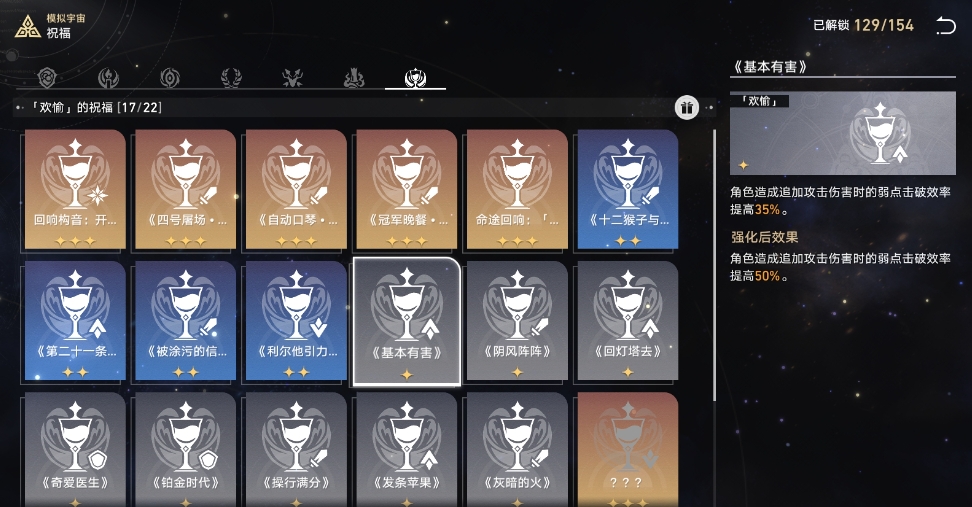The image size is (972, 507).
Task: Click the locked ??? blessing card
Action: click(x=627, y=450)
